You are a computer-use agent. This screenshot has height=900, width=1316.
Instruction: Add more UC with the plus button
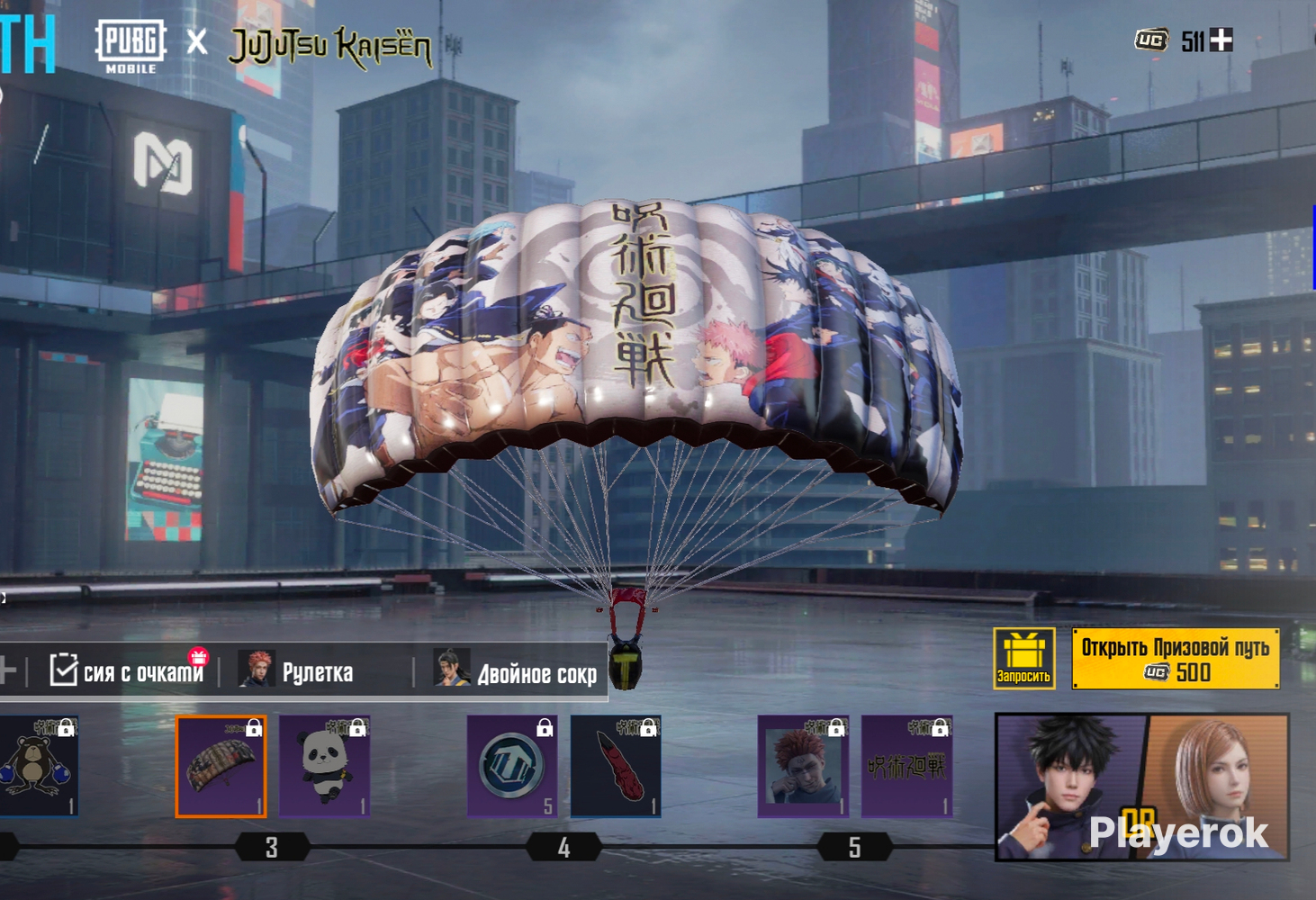pyautogui.click(x=1221, y=40)
